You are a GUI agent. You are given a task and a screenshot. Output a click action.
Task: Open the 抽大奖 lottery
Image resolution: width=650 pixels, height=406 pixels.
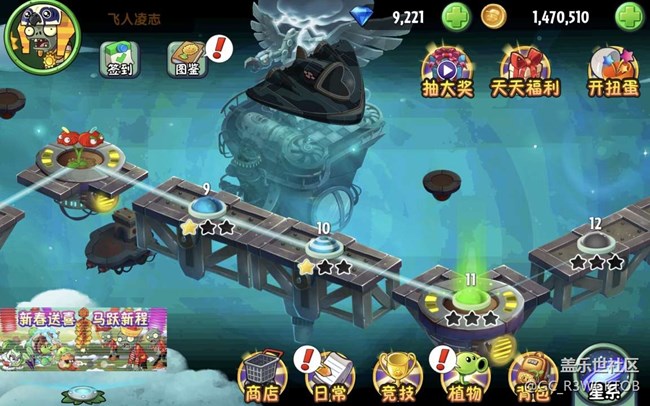[446, 70]
